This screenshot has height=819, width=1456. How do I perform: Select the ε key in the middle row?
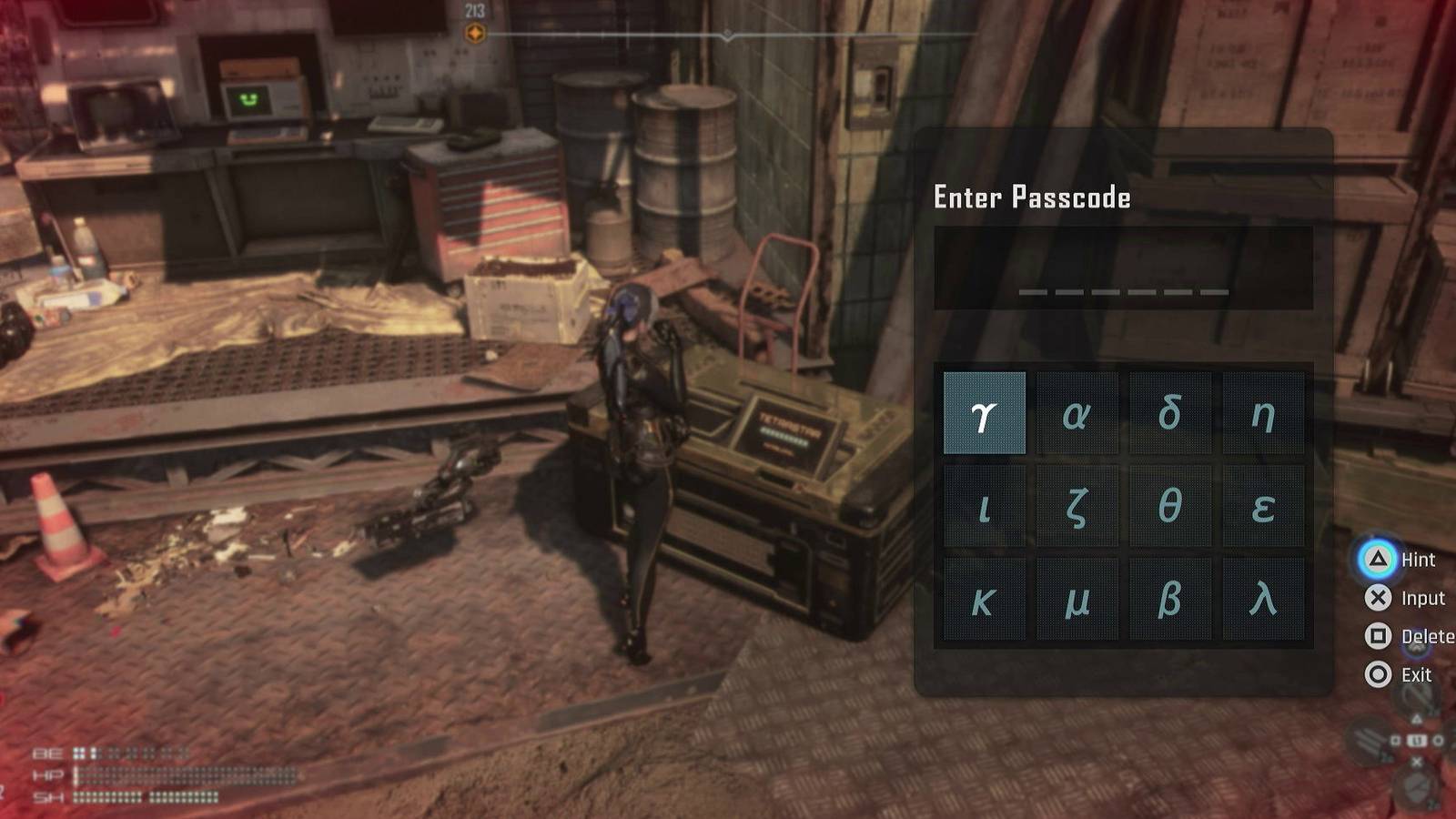coord(1265,505)
